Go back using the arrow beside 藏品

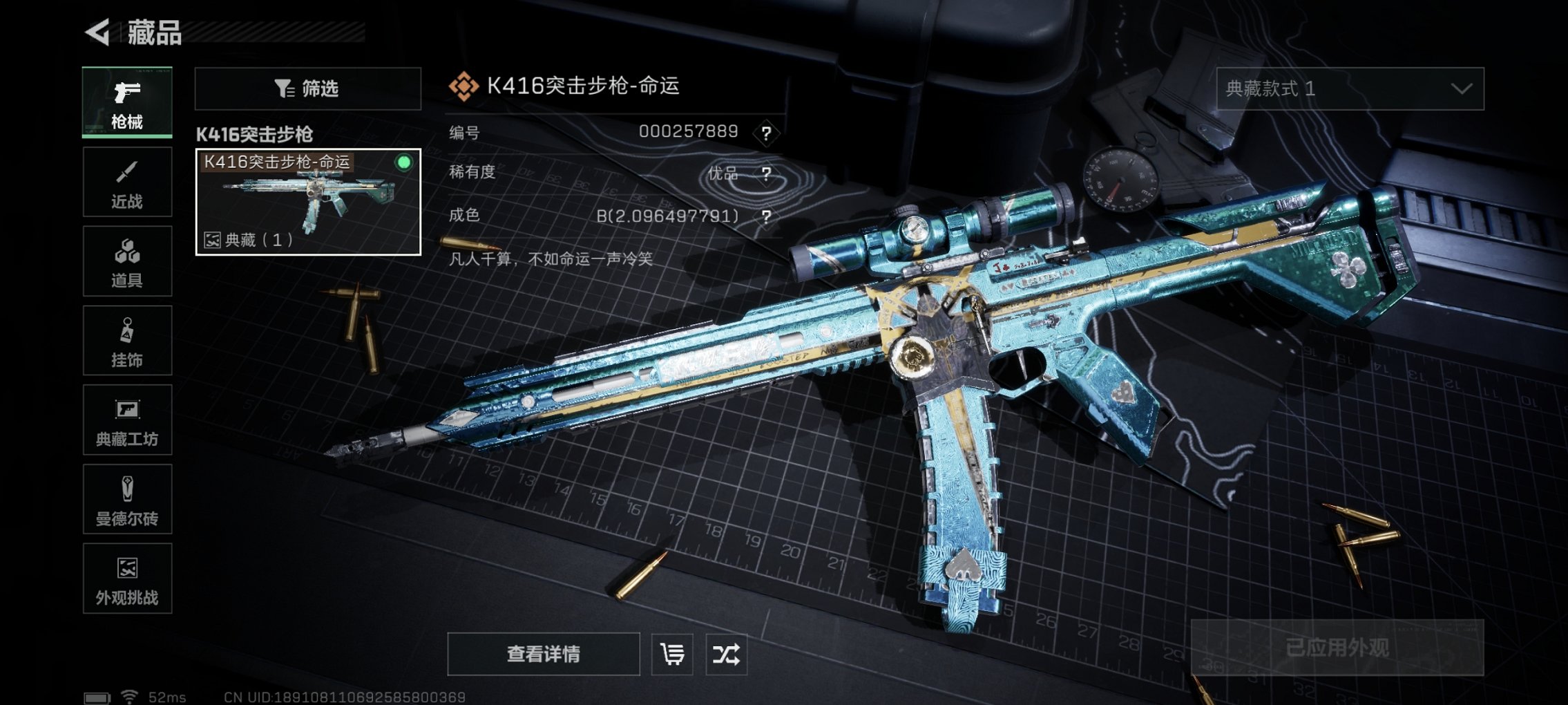click(98, 32)
